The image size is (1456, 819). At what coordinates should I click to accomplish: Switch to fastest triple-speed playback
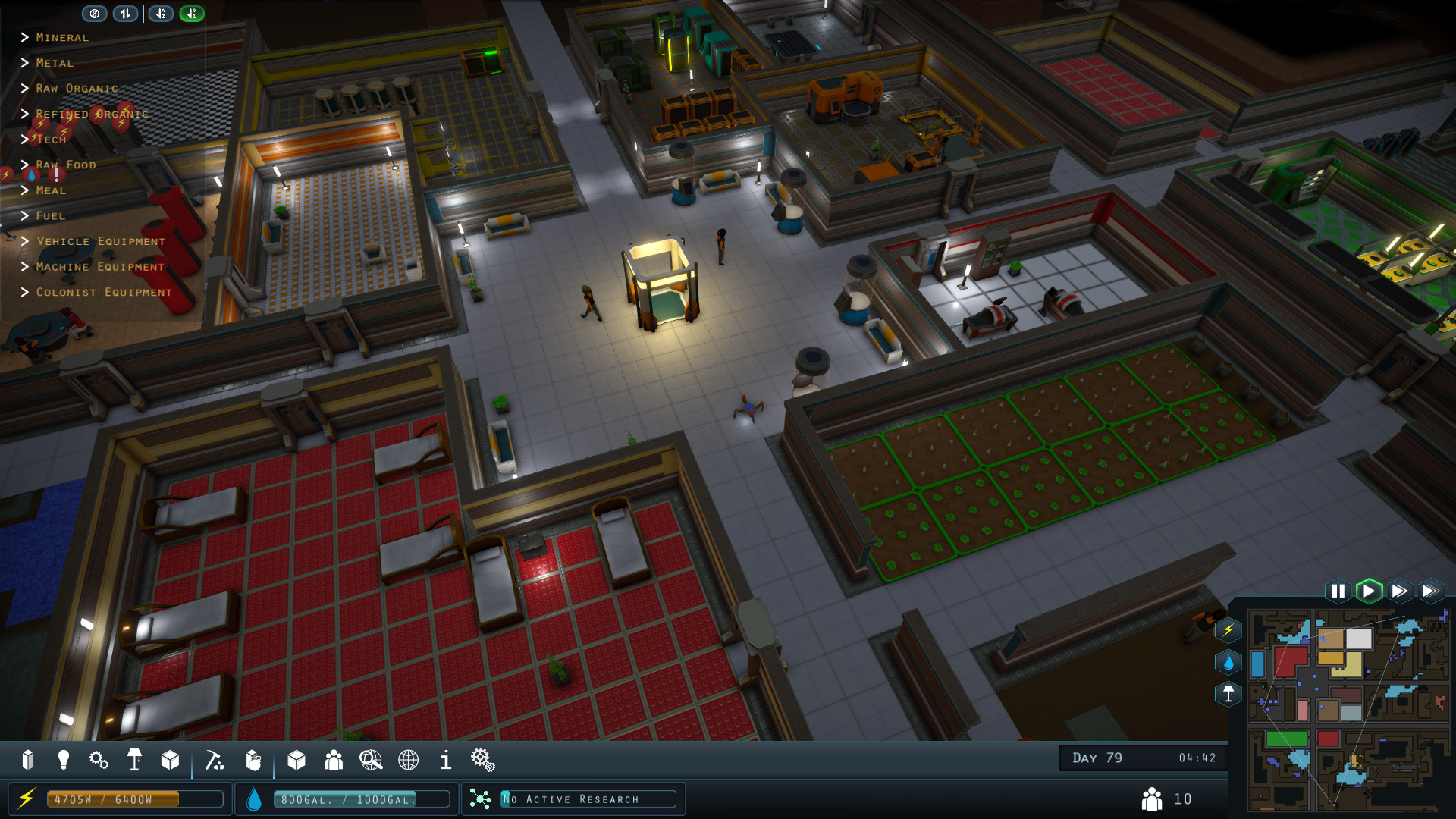pyautogui.click(x=1430, y=591)
